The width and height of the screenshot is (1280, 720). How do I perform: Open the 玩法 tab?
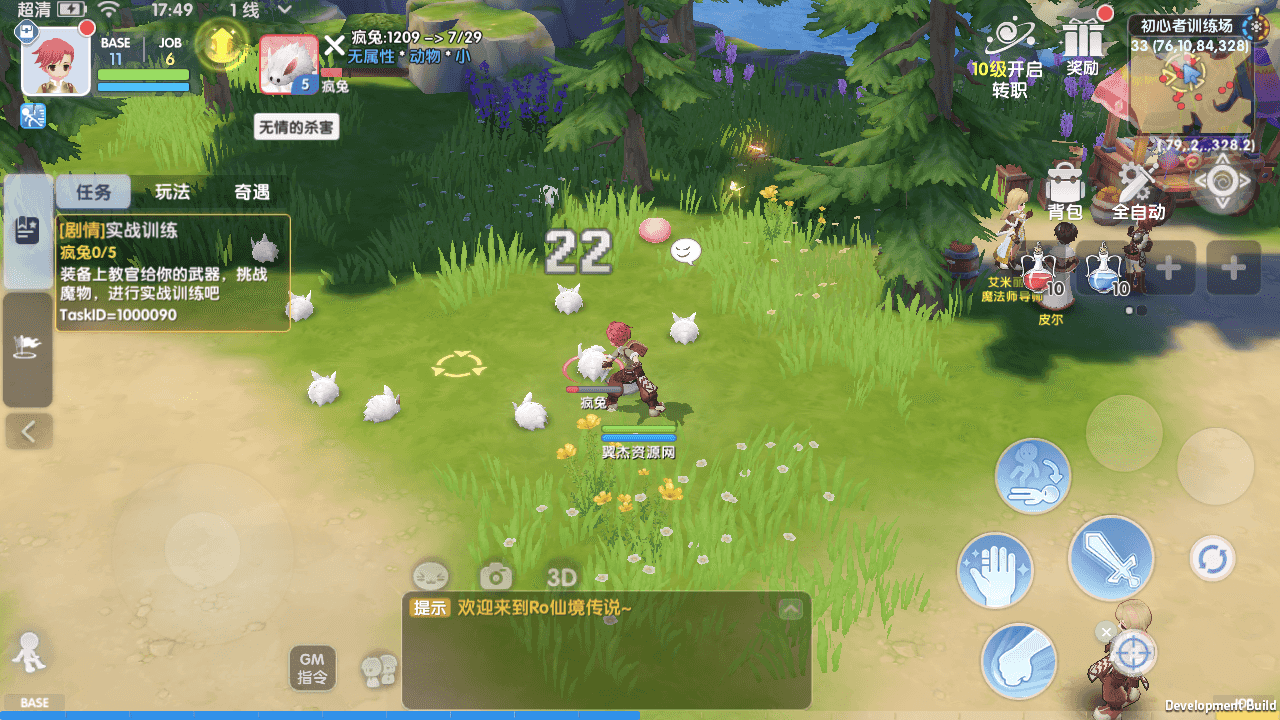coord(172,192)
